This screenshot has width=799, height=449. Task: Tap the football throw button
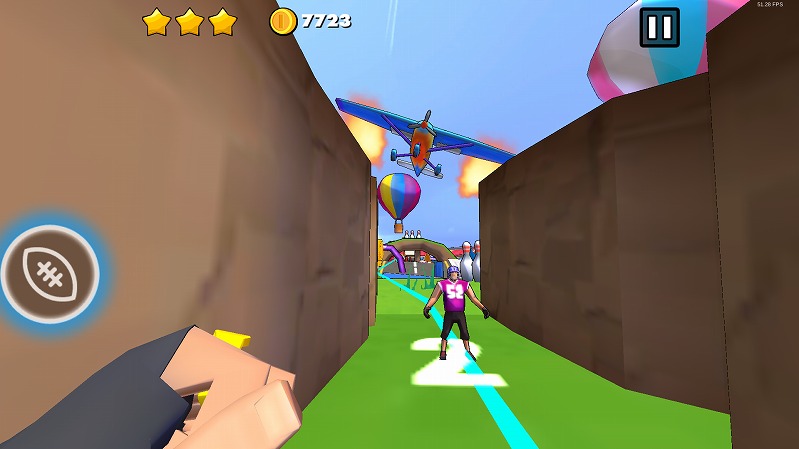(49, 272)
